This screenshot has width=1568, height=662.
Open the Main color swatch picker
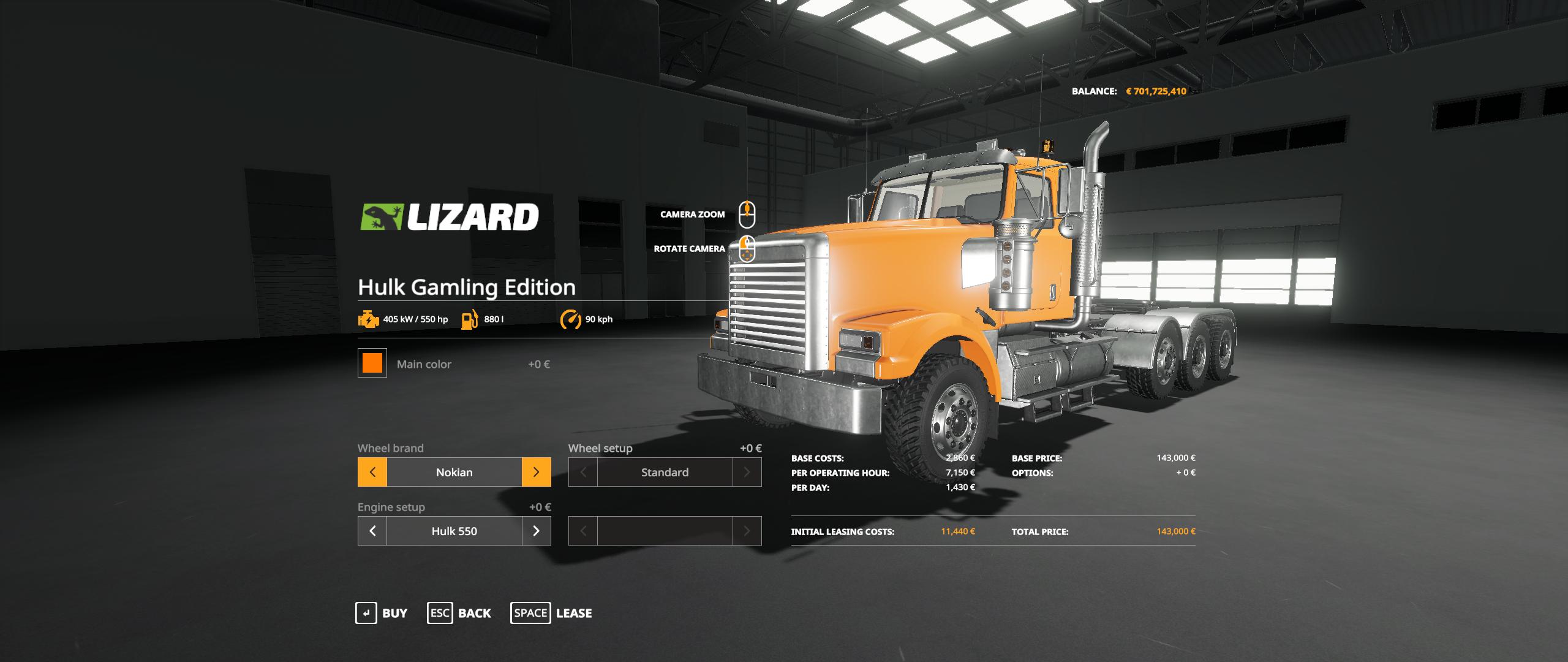click(372, 363)
